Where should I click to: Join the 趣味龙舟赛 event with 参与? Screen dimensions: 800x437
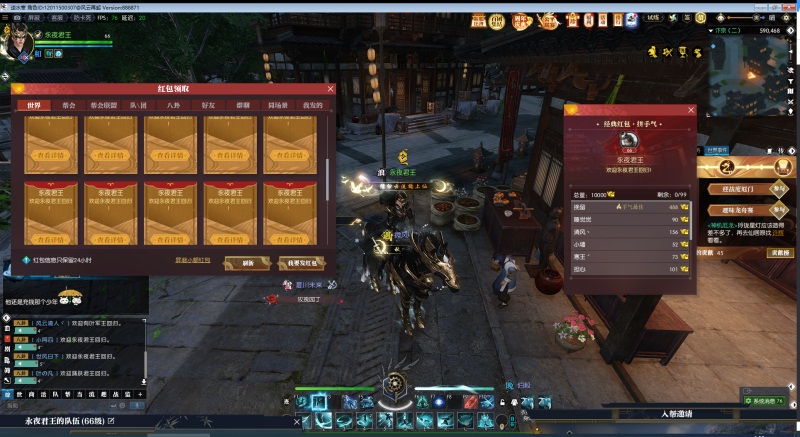point(778,210)
